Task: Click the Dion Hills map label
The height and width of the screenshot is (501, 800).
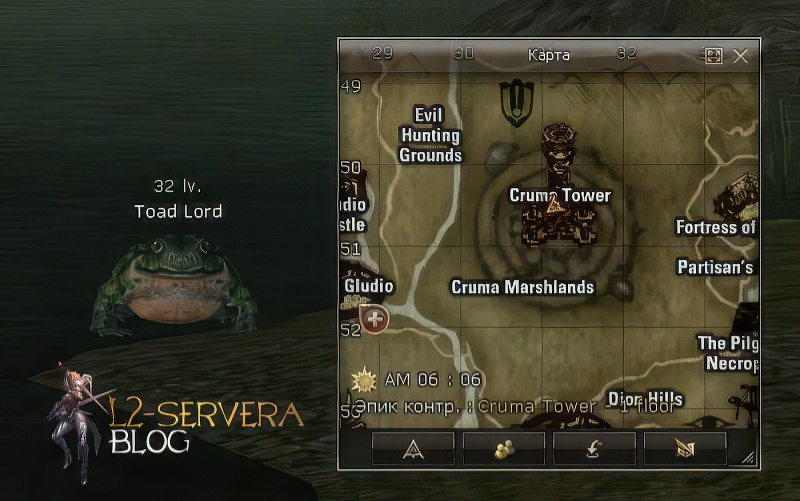Action: pyautogui.click(x=645, y=398)
